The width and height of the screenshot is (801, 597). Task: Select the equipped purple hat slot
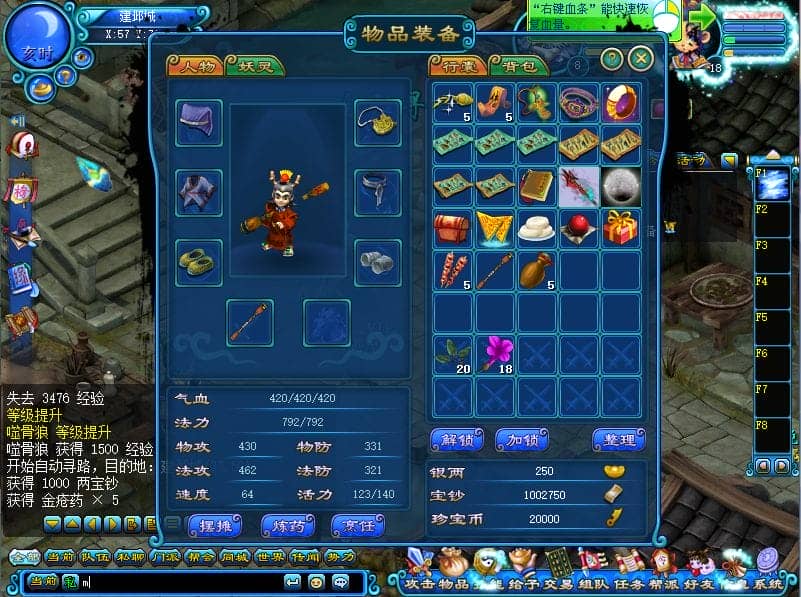pyautogui.click(x=199, y=123)
